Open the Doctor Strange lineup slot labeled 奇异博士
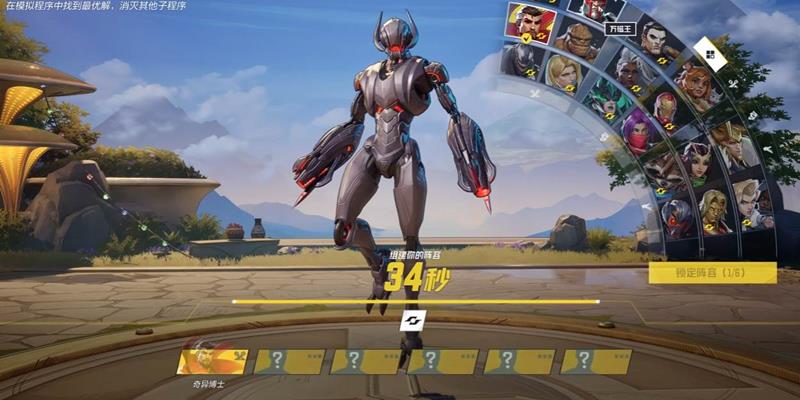Screen dimensions: 800x400 [x=212, y=361]
